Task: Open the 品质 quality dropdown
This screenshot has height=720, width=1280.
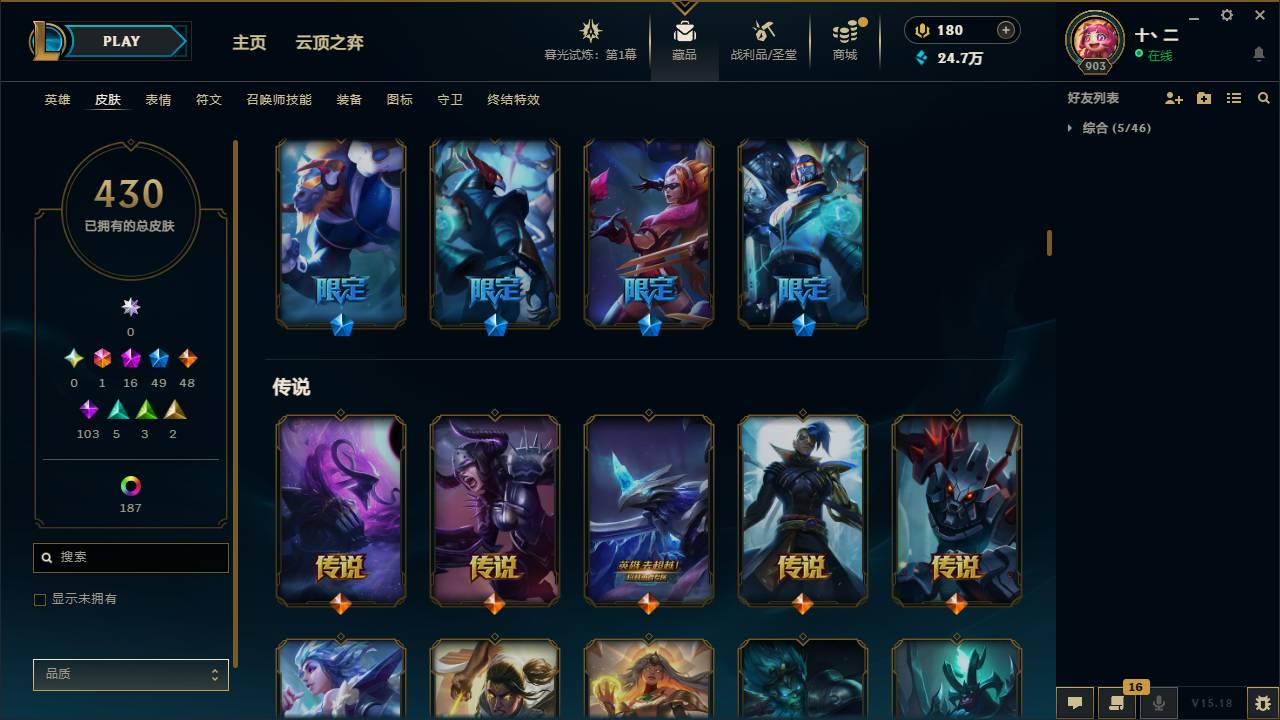Action: [130, 675]
